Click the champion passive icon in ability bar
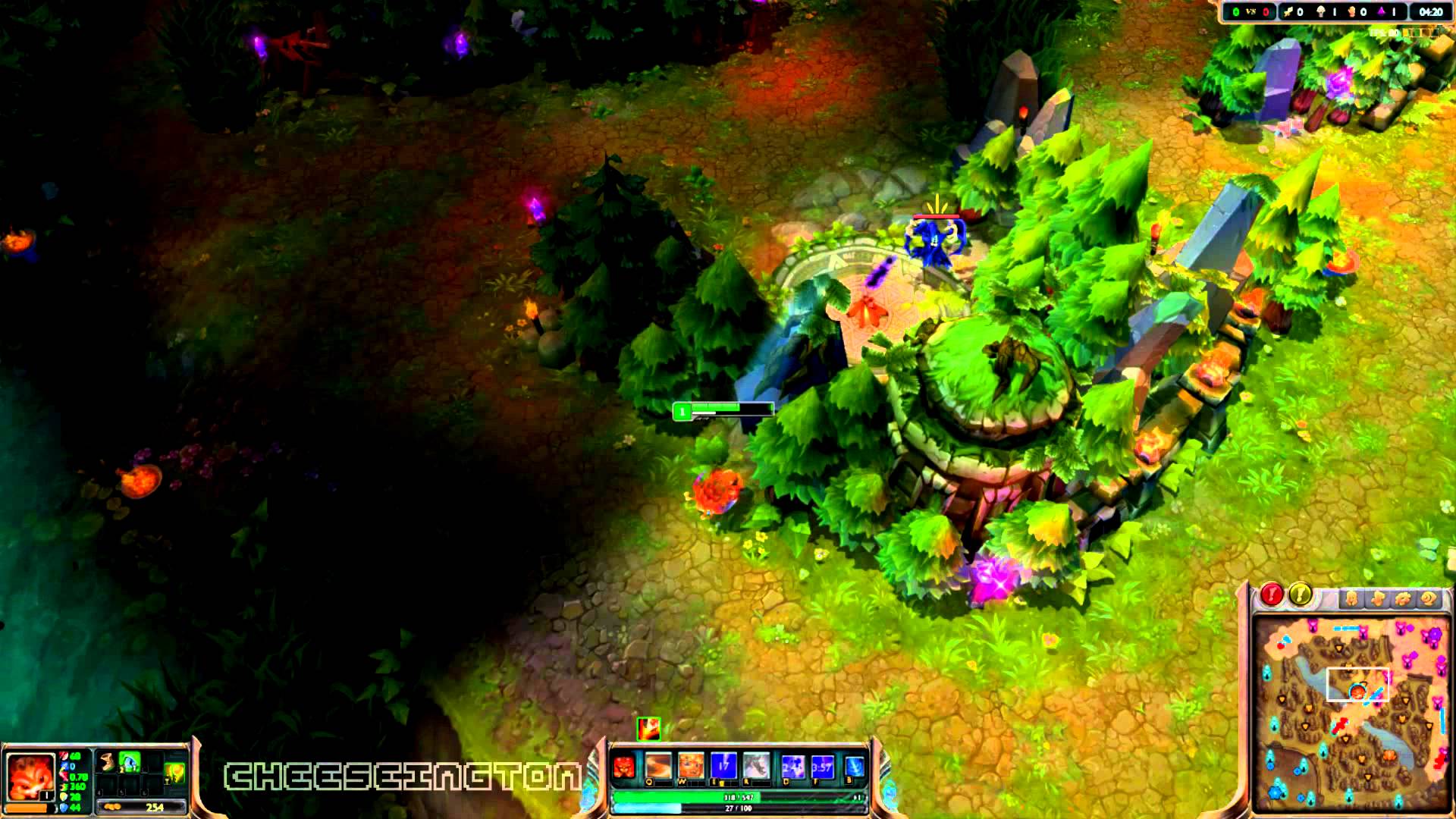 624,767
